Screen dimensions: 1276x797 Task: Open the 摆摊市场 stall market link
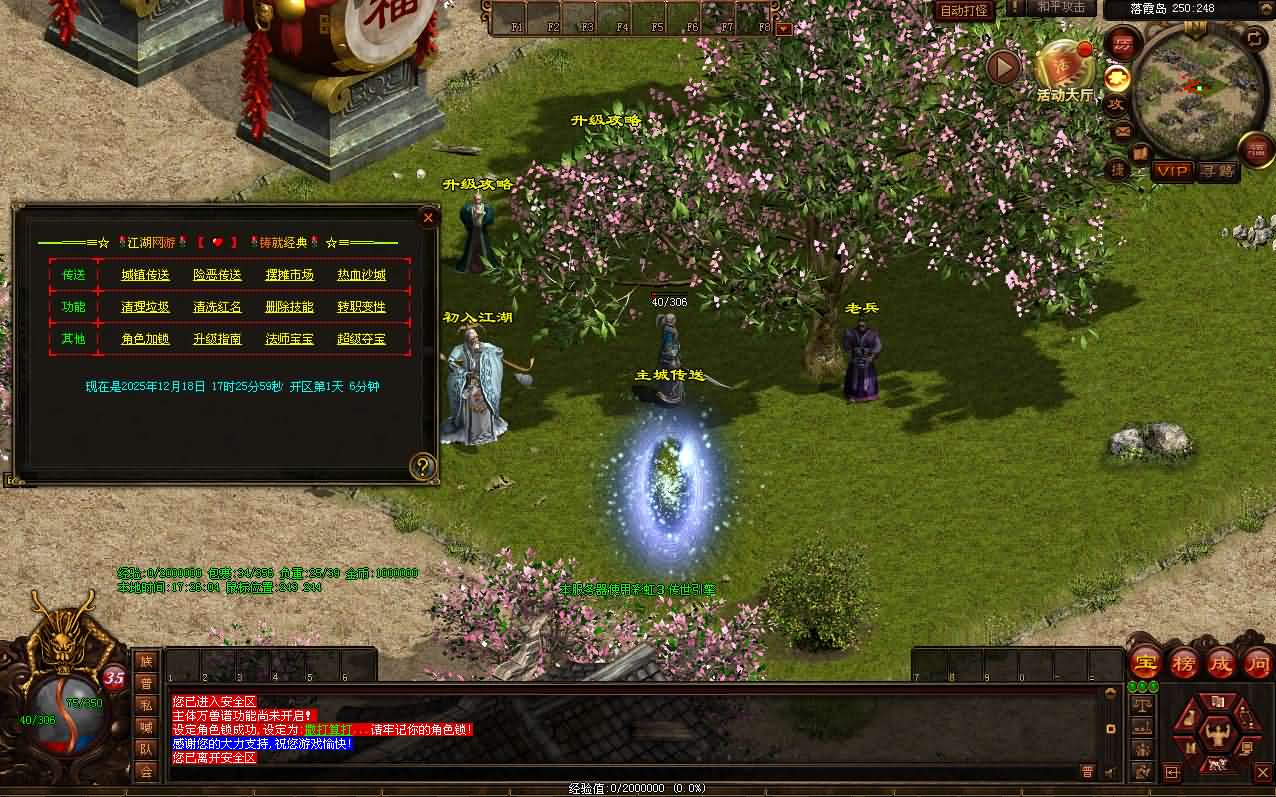click(x=289, y=275)
